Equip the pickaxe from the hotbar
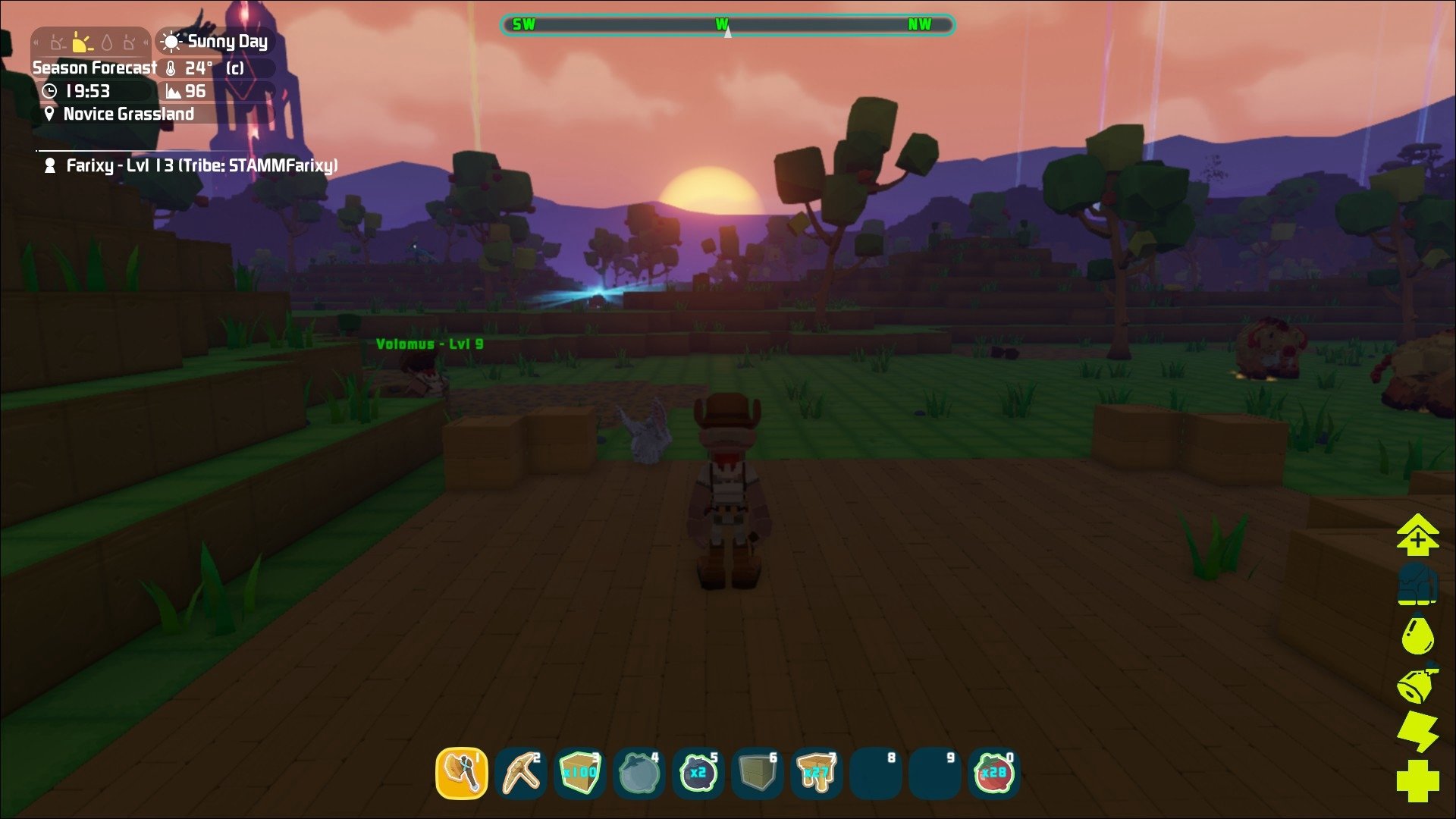The width and height of the screenshot is (1456, 819). pyautogui.click(x=521, y=773)
